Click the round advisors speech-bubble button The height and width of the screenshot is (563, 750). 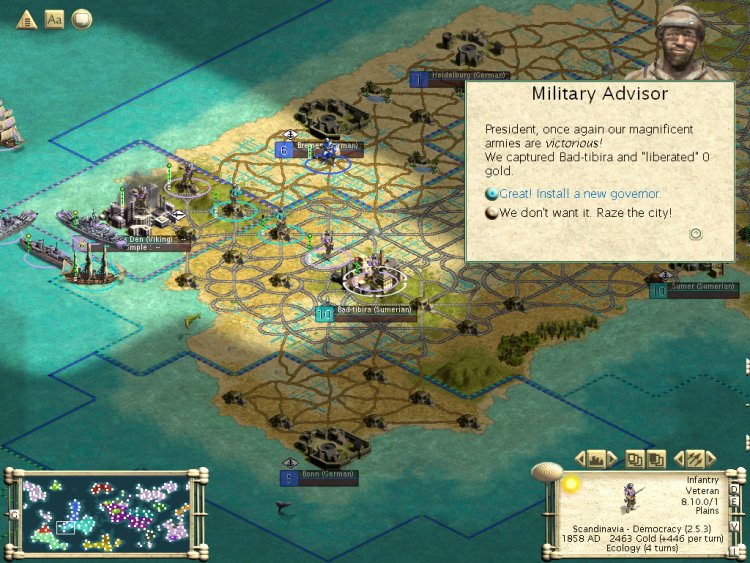(x=82, y=19)
